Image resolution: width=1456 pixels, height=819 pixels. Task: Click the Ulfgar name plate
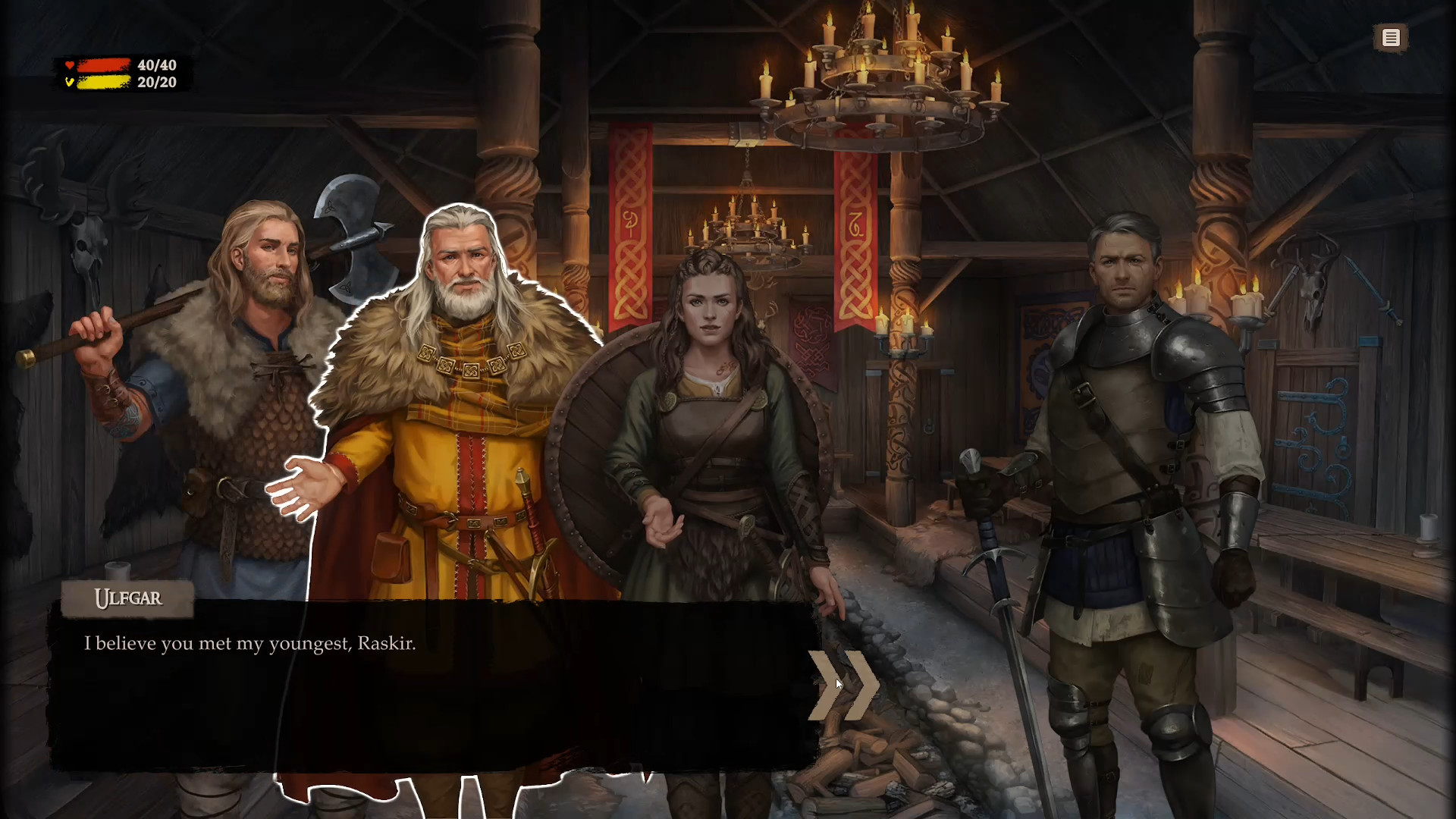(x=127, y=599)
